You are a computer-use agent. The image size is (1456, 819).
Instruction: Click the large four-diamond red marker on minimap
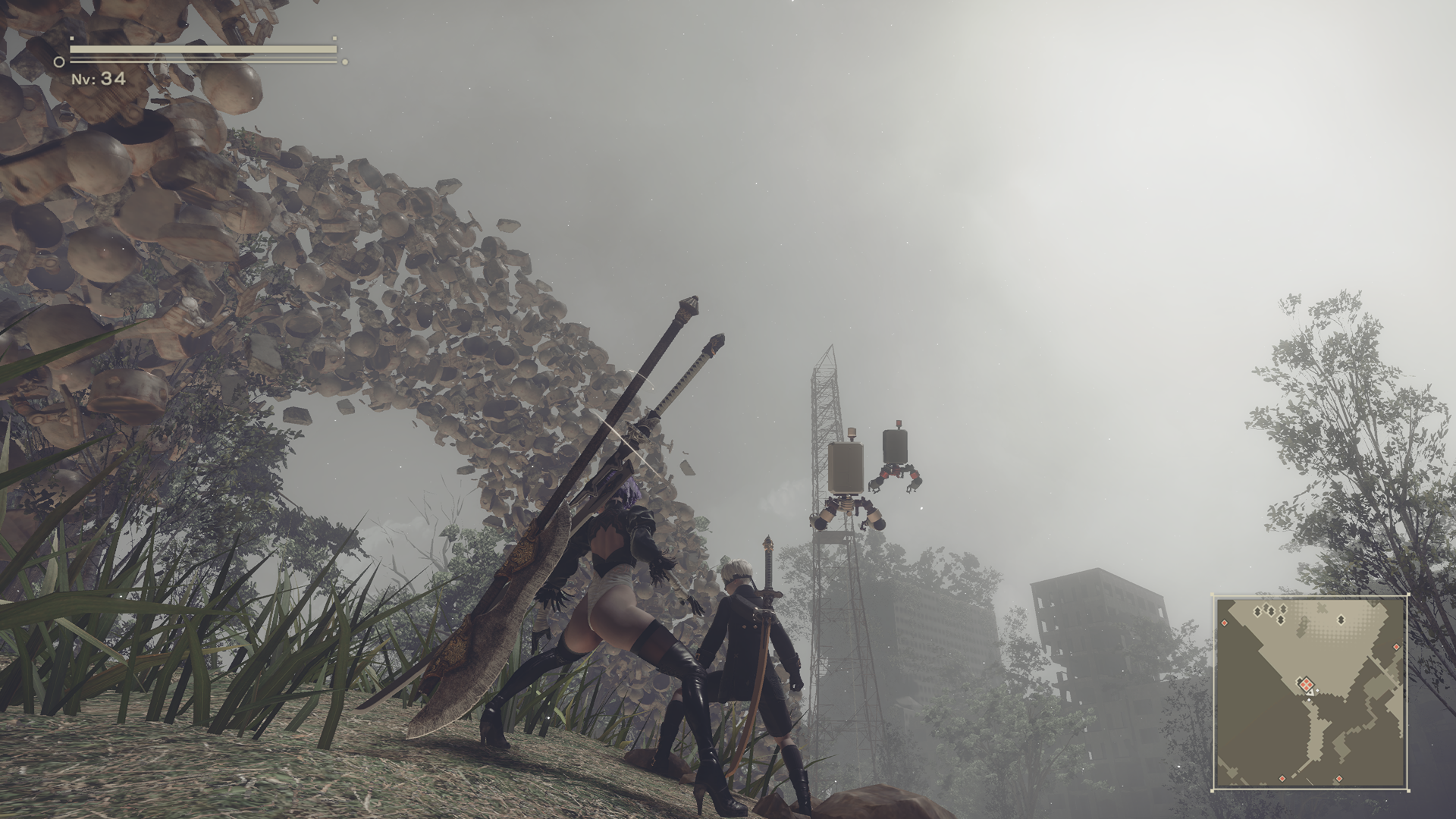click(x=1307, y=686)
